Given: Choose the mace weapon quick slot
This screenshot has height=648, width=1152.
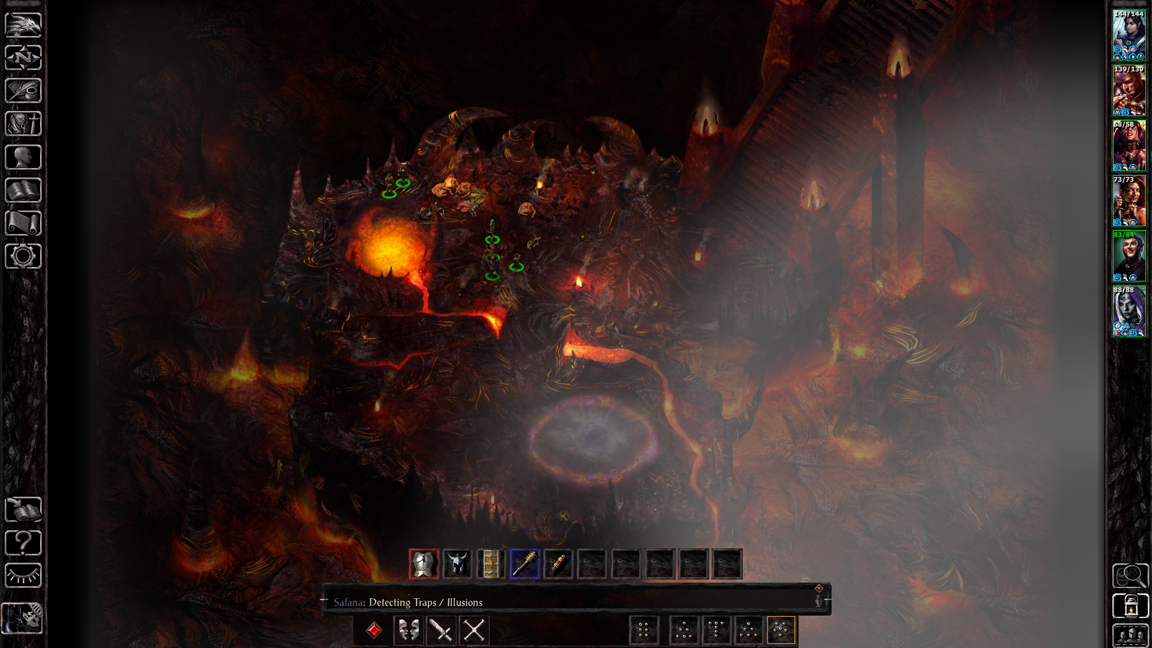Looking at the screenshot, I should tap(525, 564).
